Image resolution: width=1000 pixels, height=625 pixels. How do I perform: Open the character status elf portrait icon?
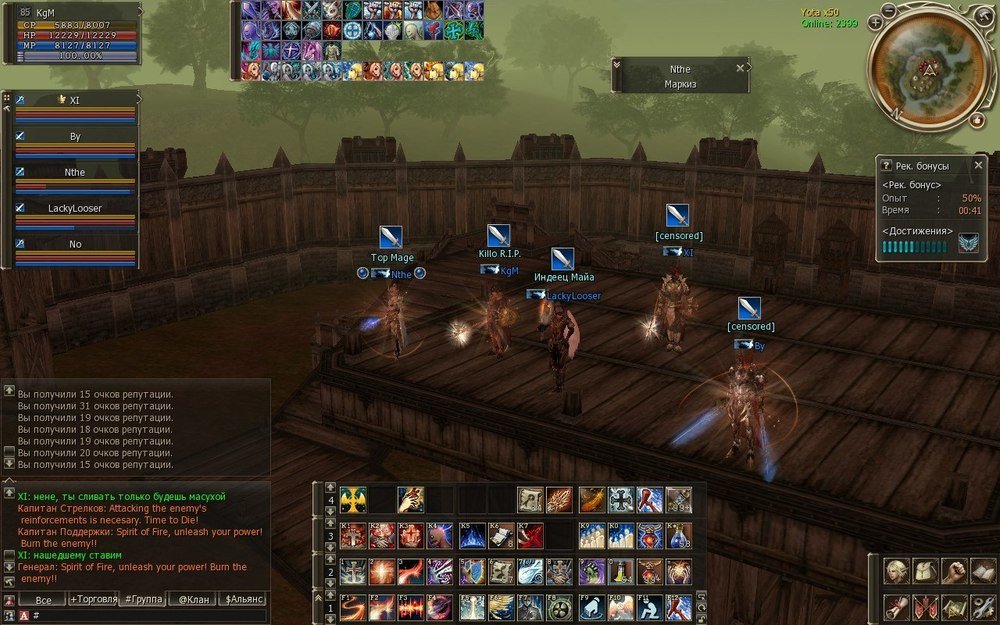click(897, 572)
